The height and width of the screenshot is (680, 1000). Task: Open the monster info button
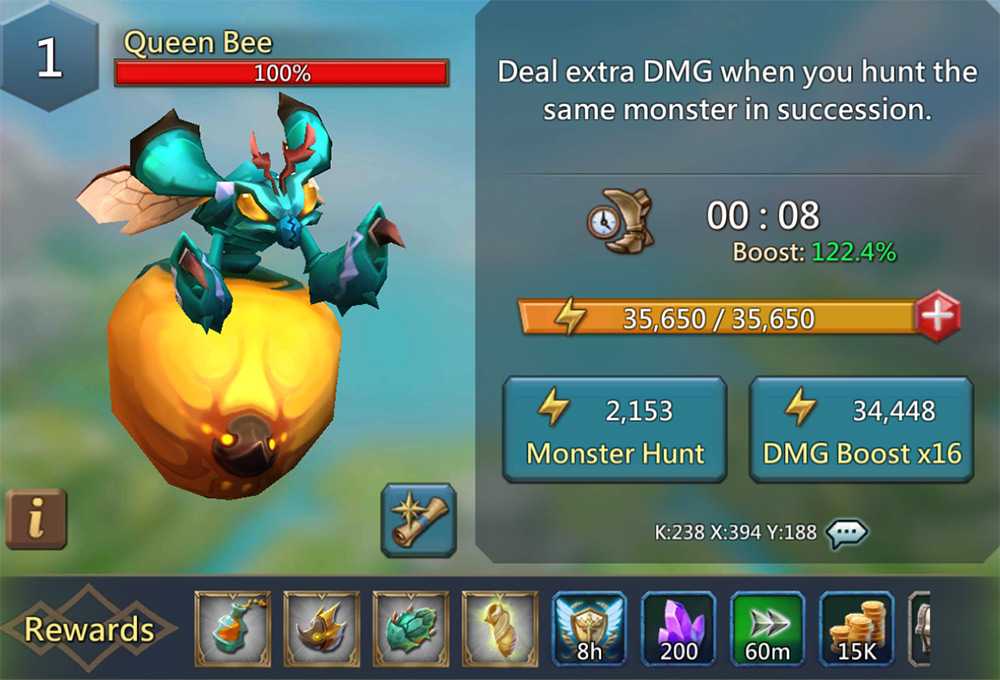coord(36,519)
